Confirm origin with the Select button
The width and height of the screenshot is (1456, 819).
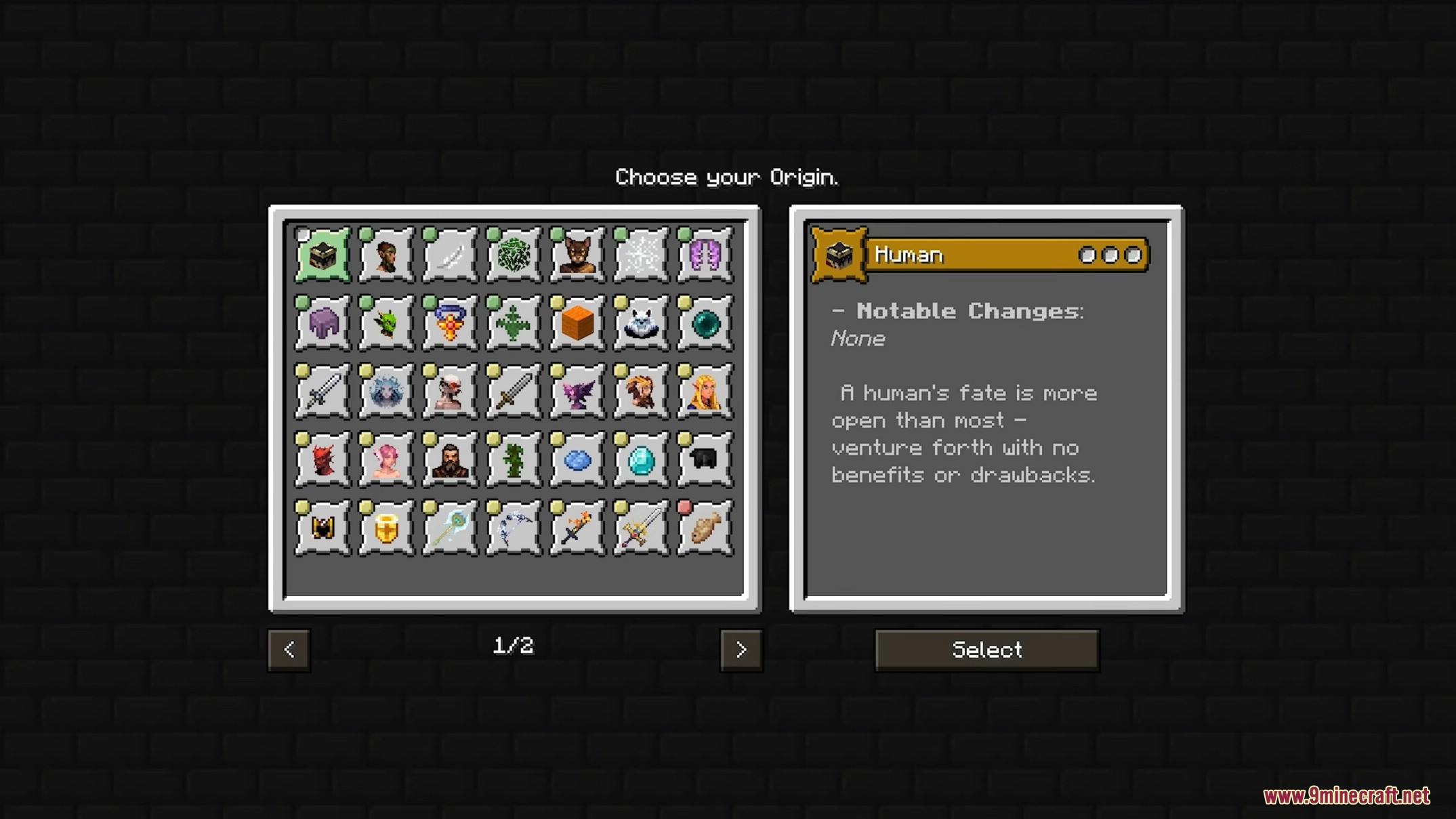[x=986, y=650]
